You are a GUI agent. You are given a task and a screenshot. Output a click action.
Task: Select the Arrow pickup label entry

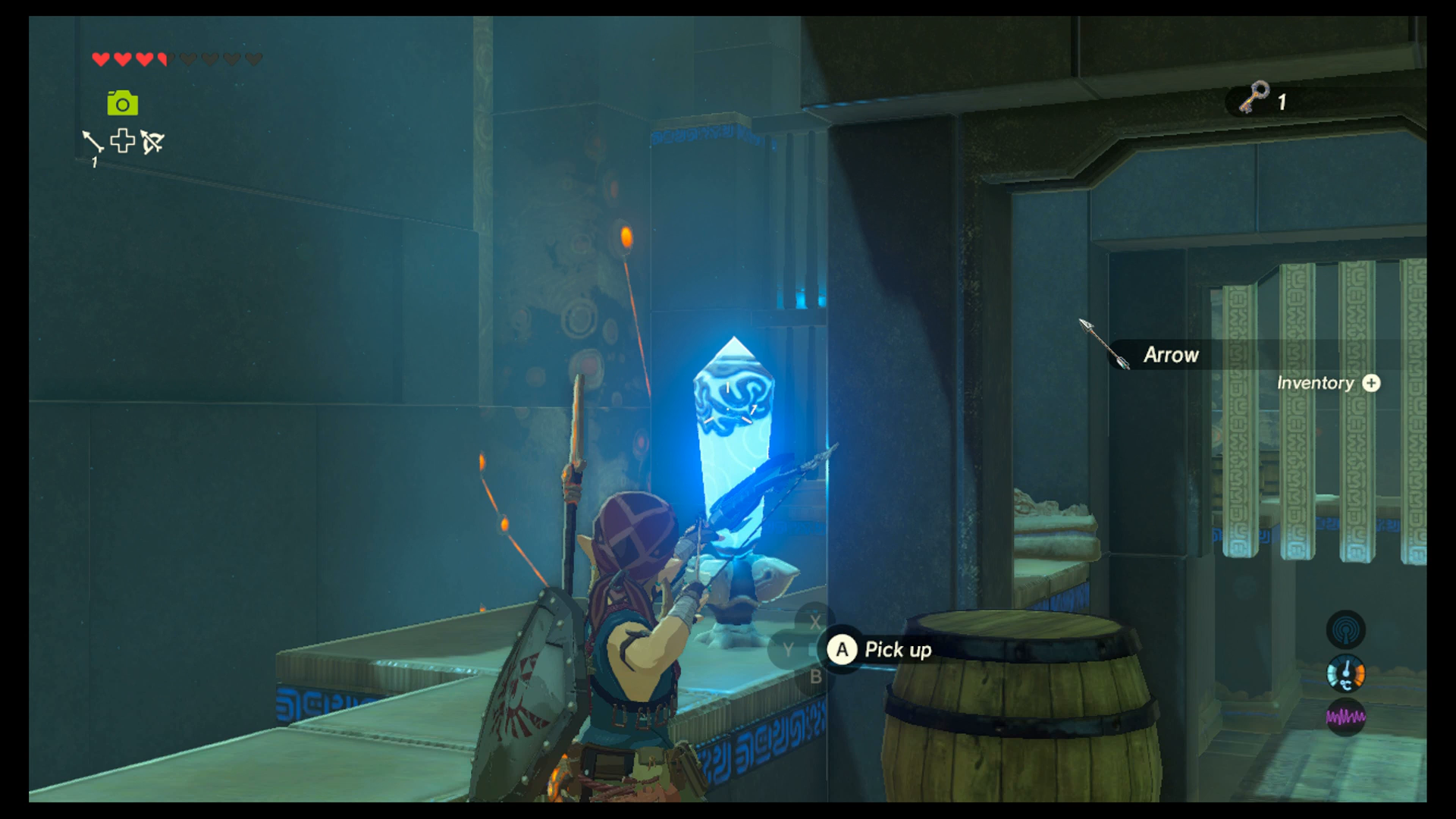[1172, 354]
